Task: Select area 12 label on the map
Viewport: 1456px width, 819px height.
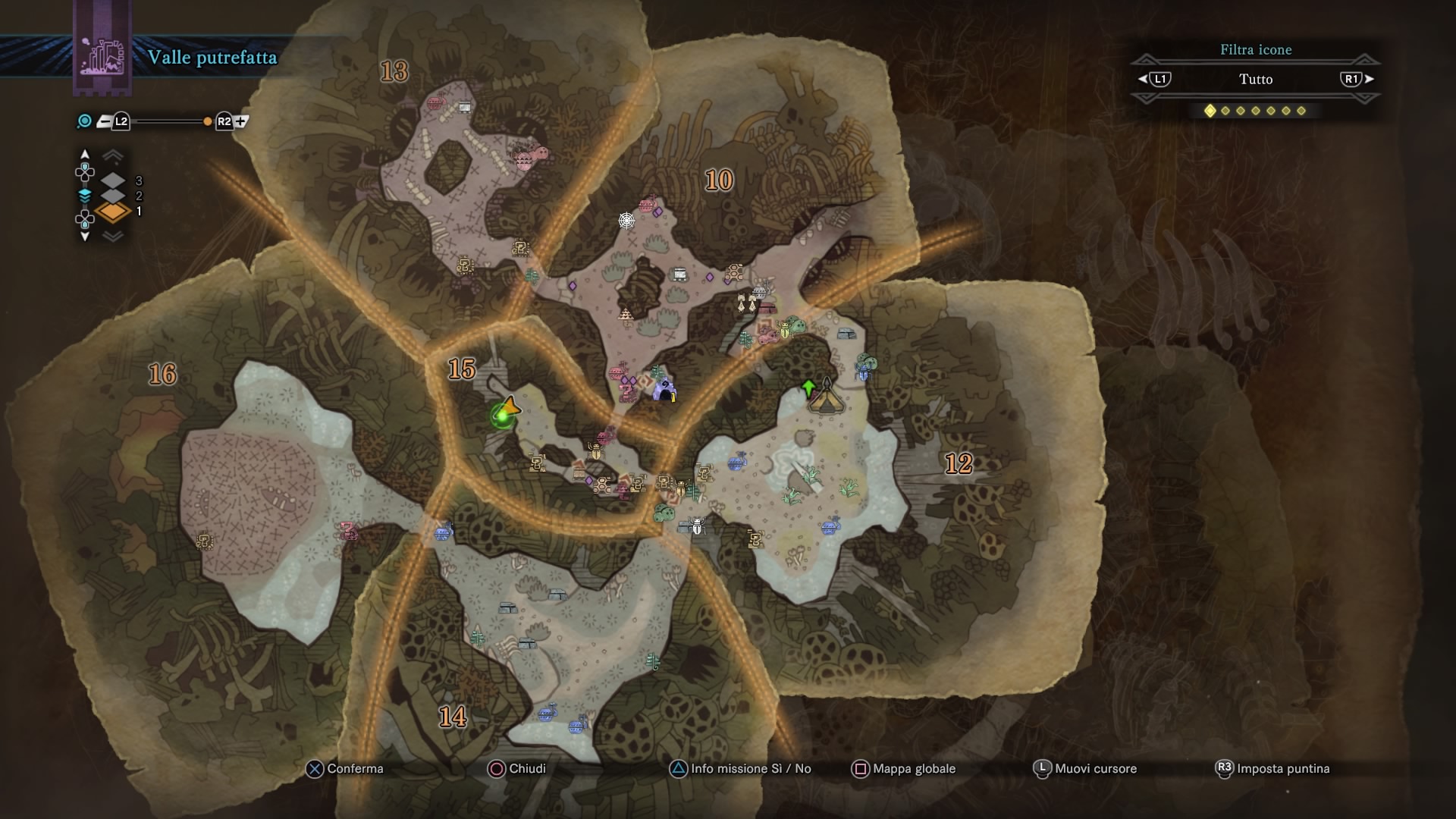Action: 959,463
